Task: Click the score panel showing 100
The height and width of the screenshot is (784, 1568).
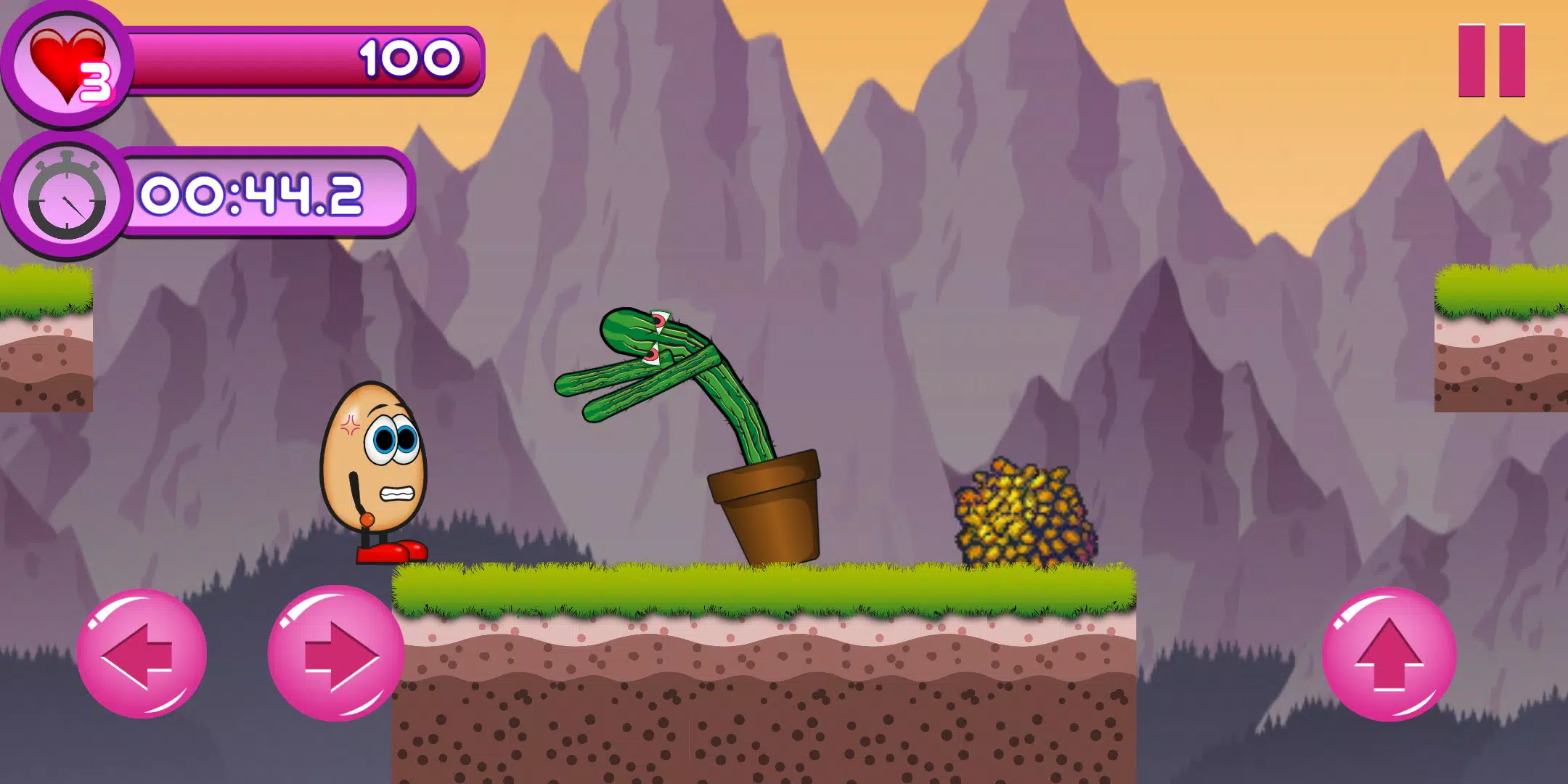Action: 305,62
